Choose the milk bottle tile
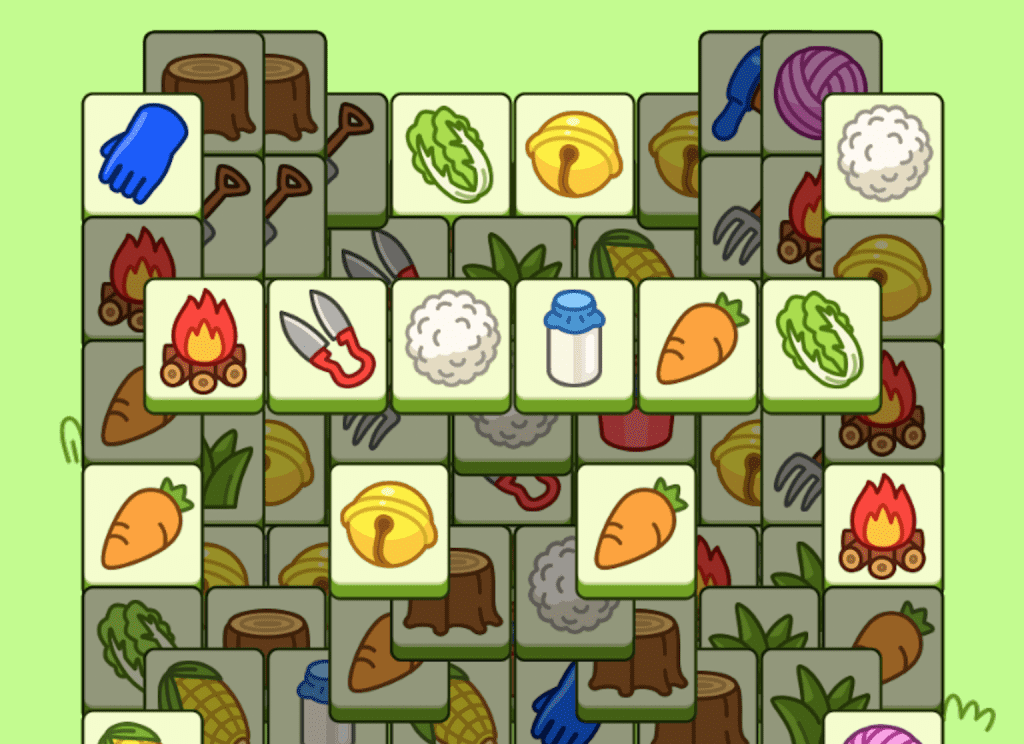This screenshot has width=1024, height=744. tap(574, 340)
